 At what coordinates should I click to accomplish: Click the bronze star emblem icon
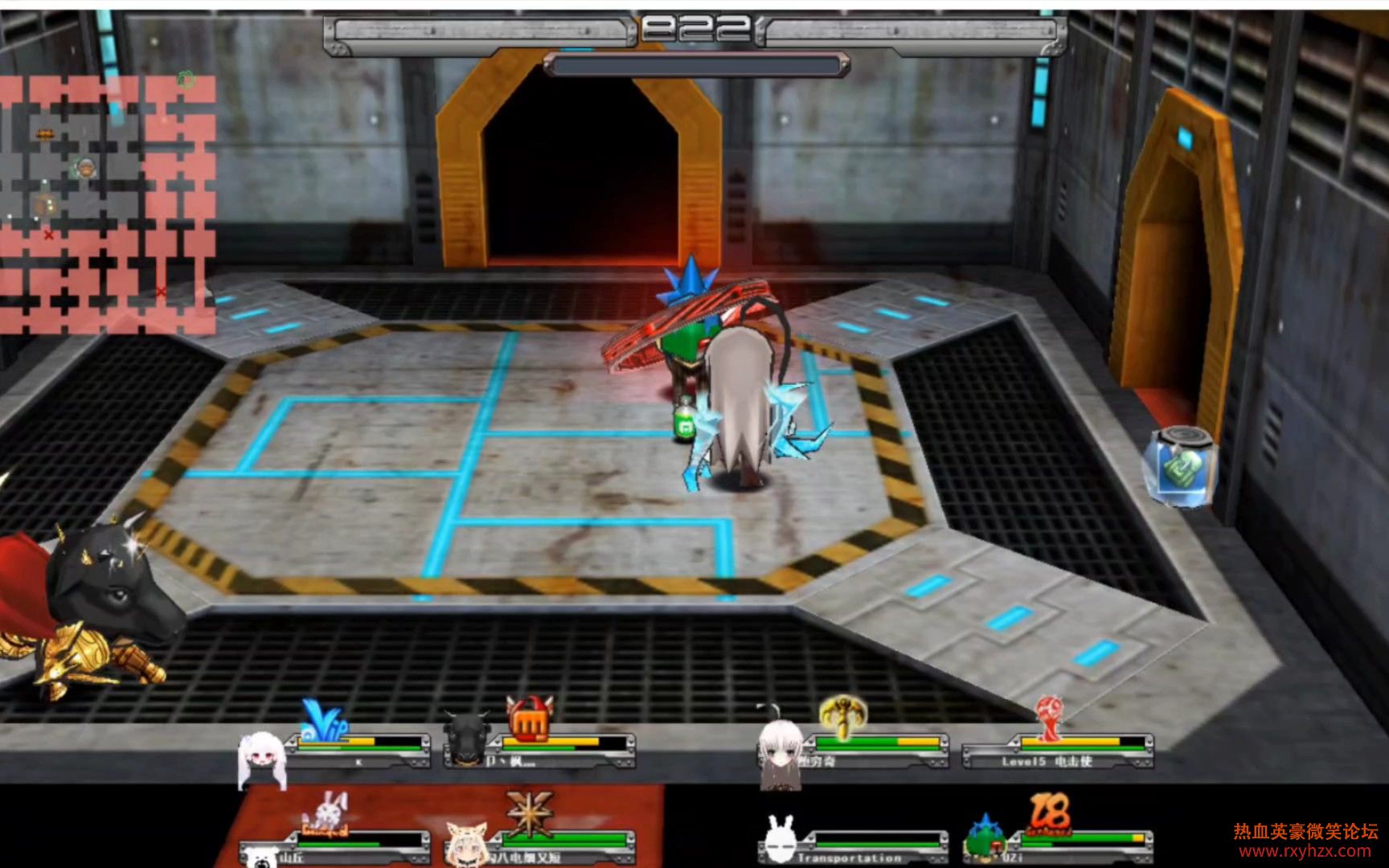point(530,810)
